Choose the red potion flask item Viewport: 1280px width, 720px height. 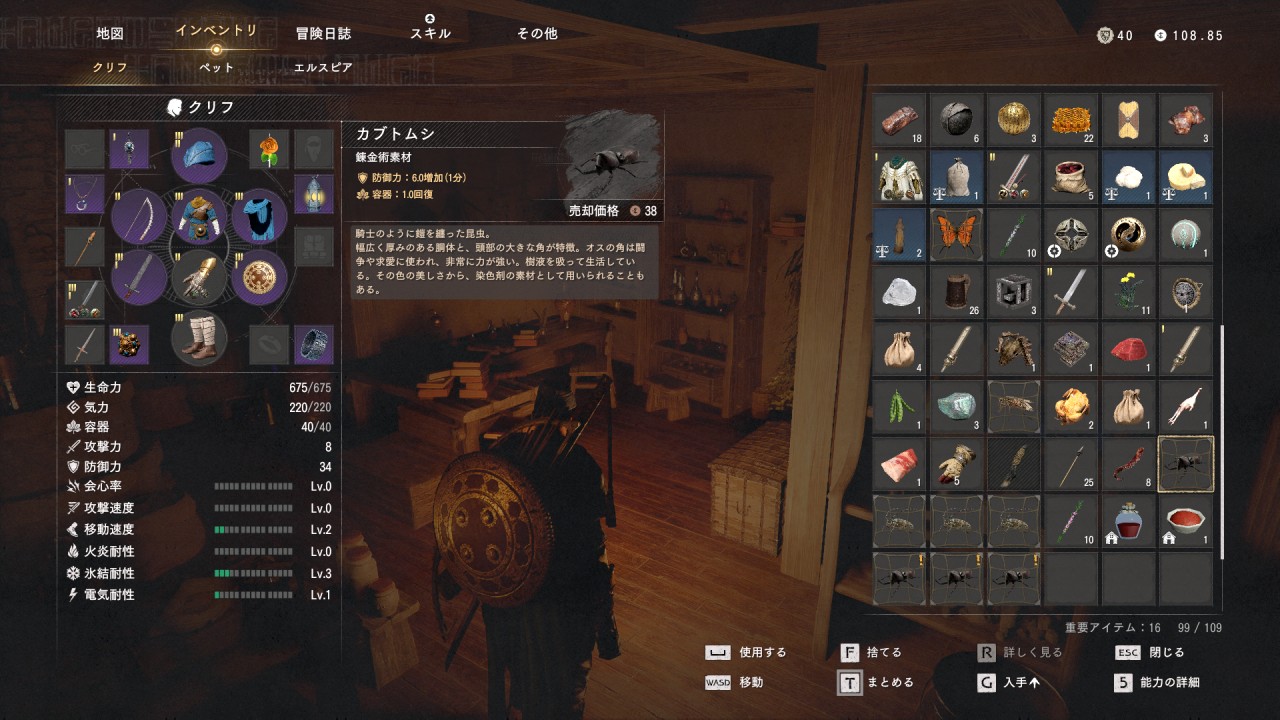[1130, 521]
